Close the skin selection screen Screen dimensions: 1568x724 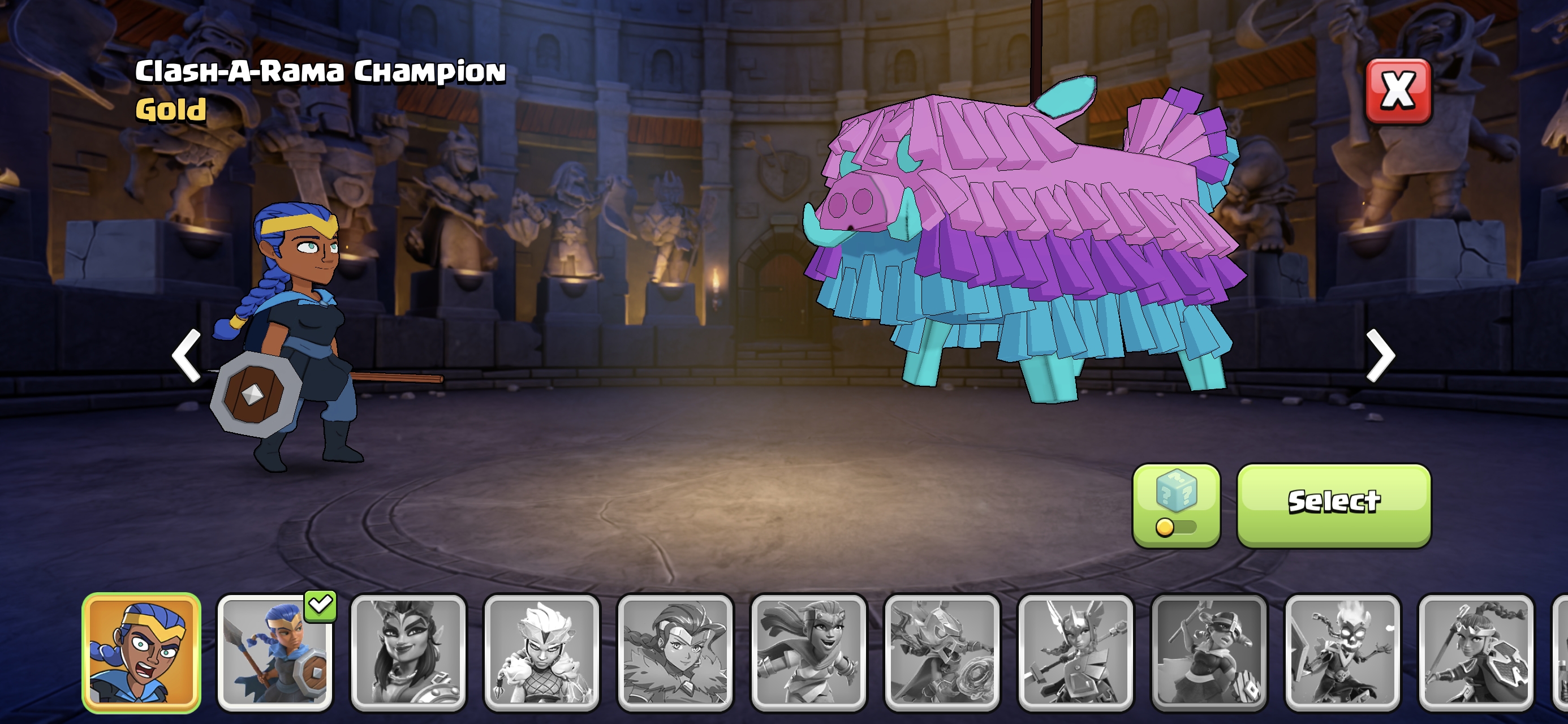coord(1398,91)
